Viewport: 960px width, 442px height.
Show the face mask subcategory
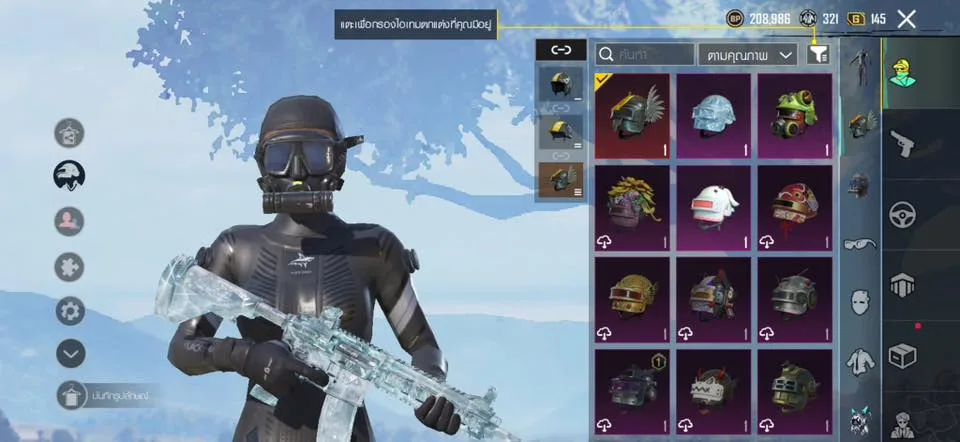point(859,301)
